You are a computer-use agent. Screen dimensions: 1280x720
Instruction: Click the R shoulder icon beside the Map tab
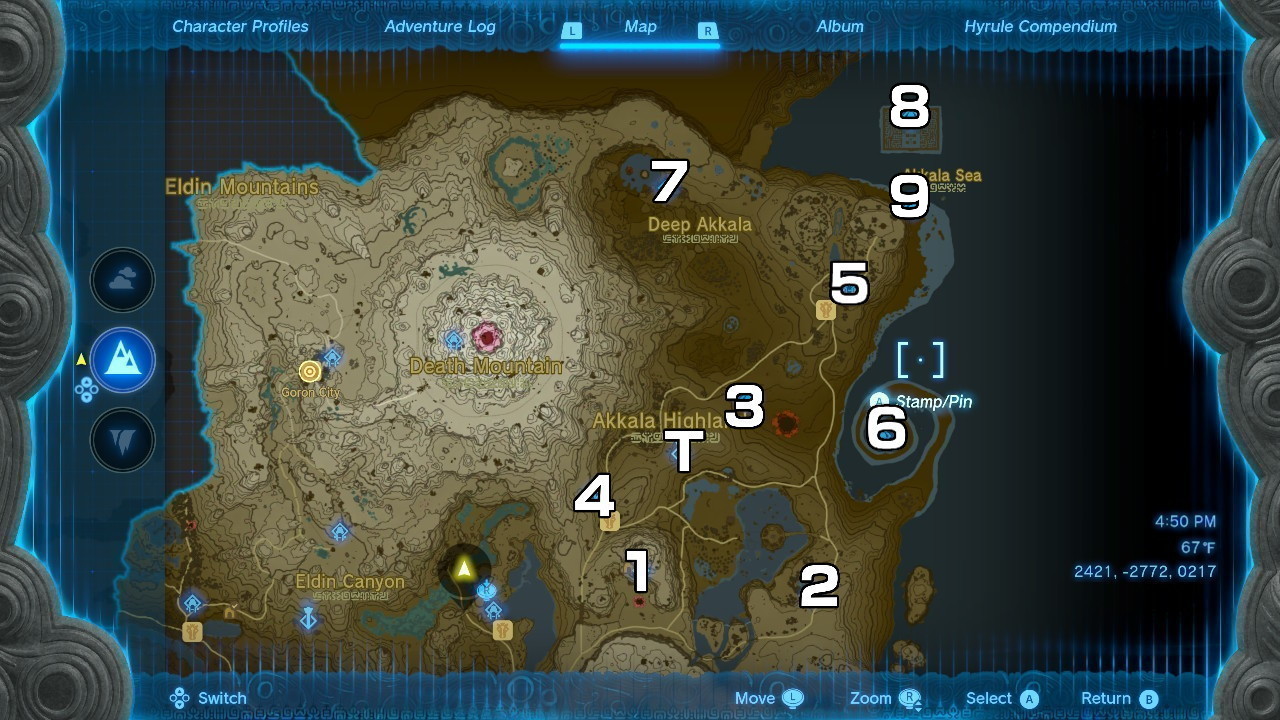coord(707,31)
